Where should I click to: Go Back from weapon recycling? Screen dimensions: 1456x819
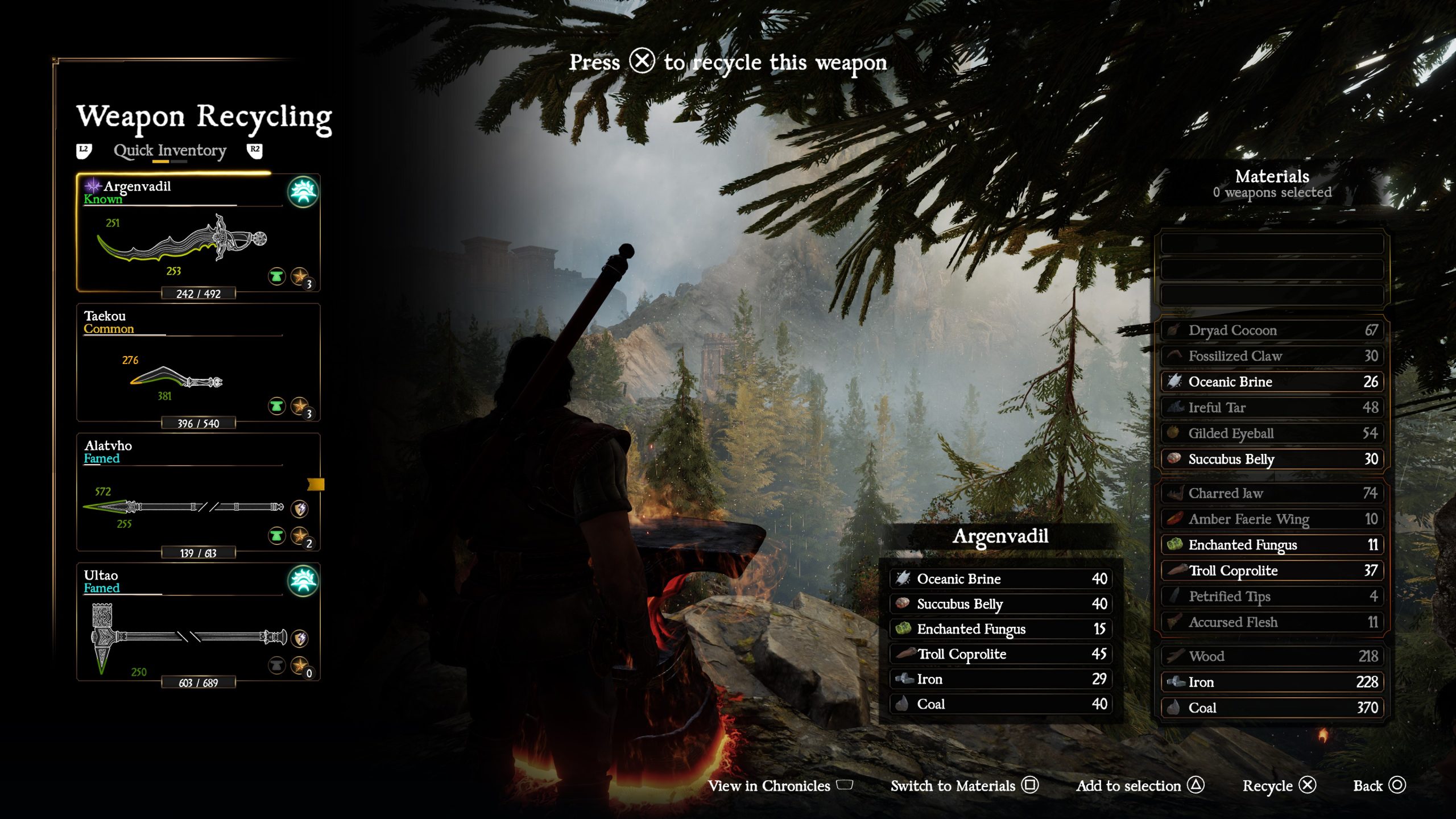pyautogui.click(x=1379, y=785)
